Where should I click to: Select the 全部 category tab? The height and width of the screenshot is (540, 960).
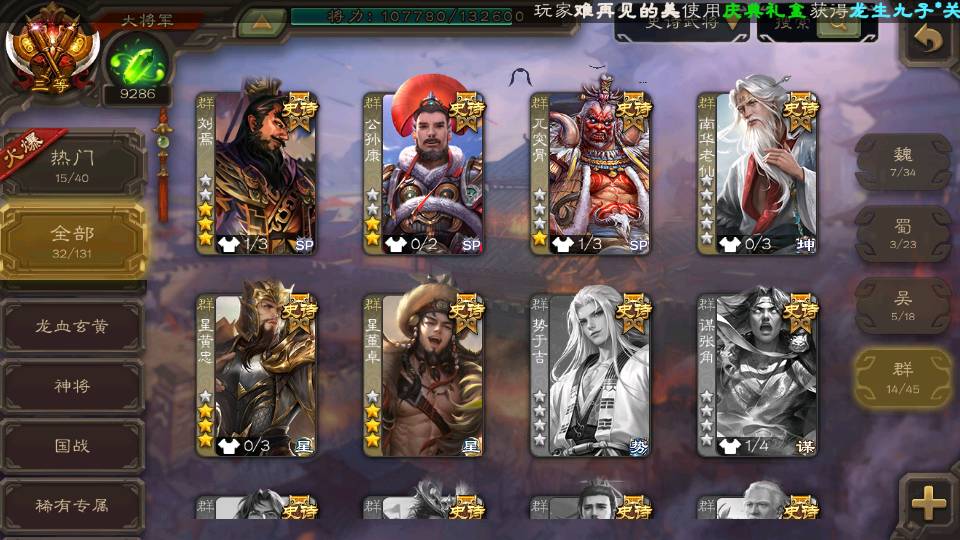click(72, 240)
